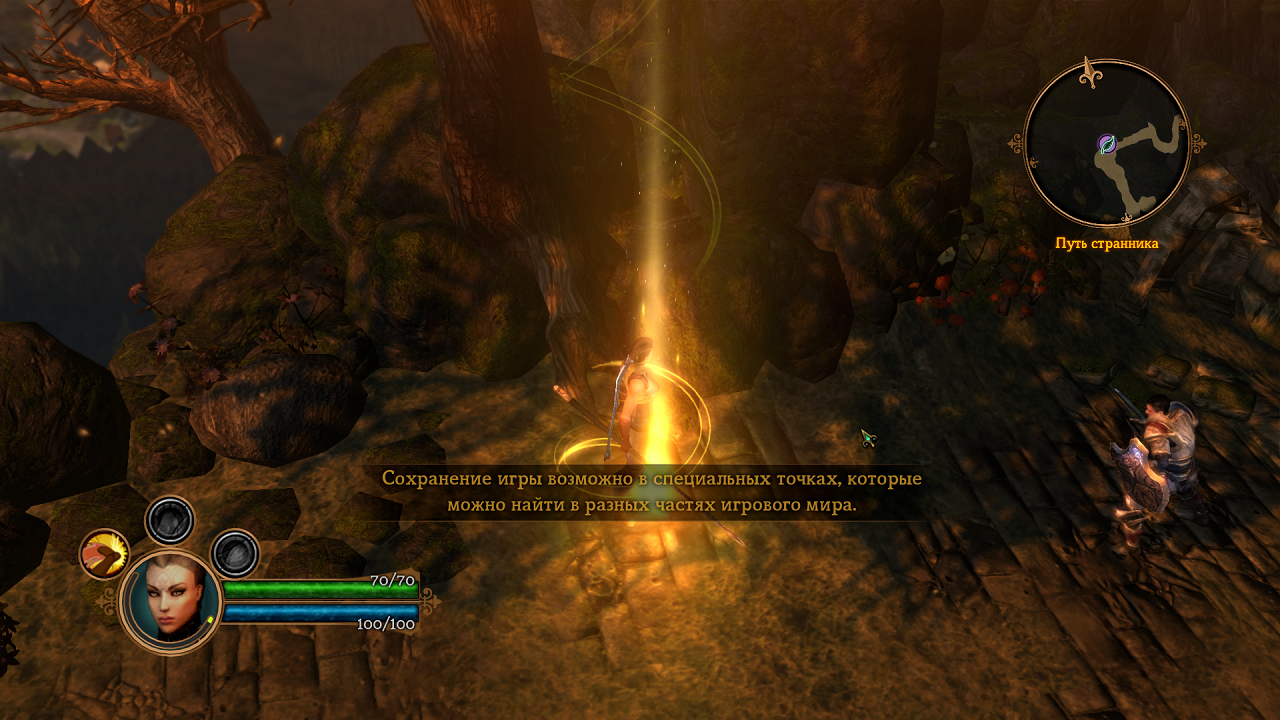The height and width of the screenshot is (720, 1280).
Task: Select the purple player marker on the minimap
Action: (1106, 144)
